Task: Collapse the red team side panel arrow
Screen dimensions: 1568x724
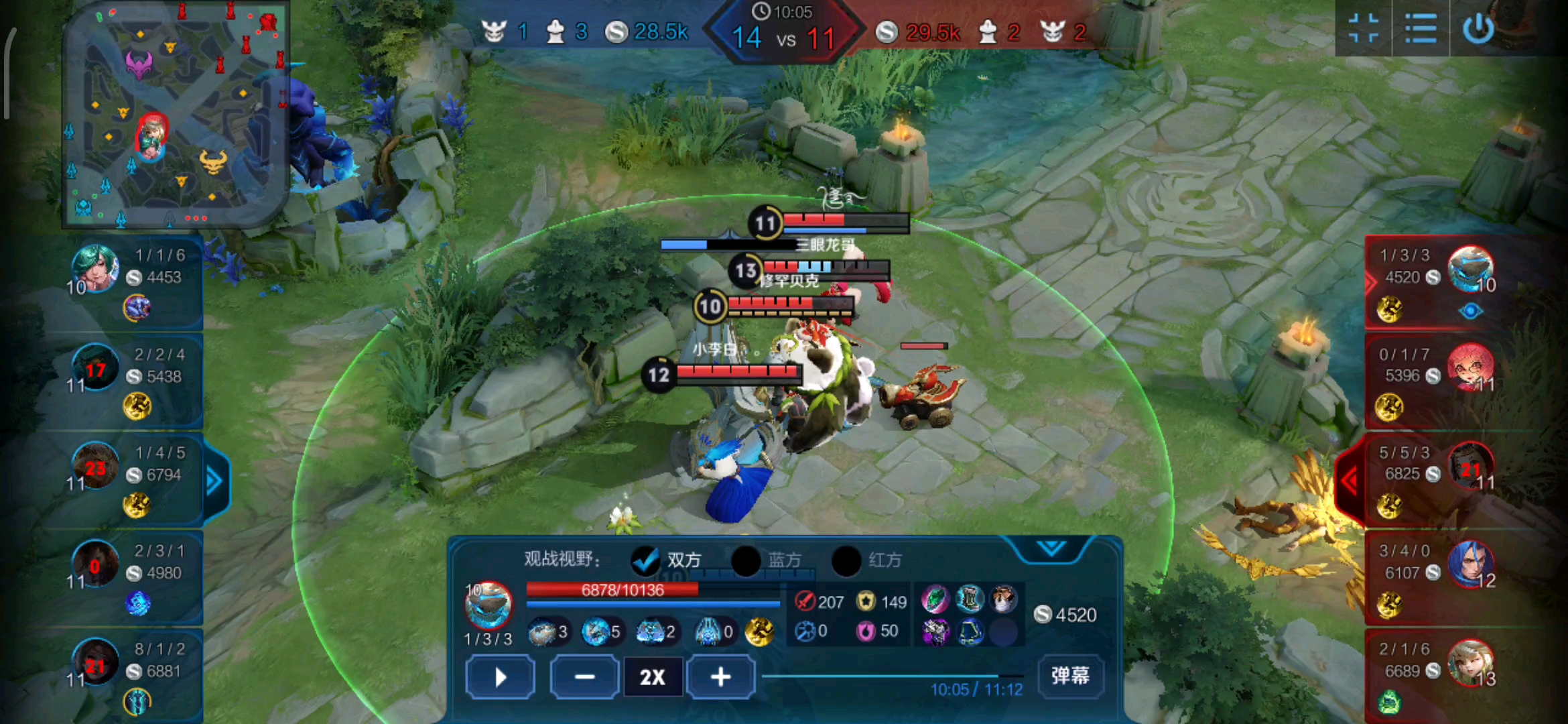Action: click(x=1350, y=480)
